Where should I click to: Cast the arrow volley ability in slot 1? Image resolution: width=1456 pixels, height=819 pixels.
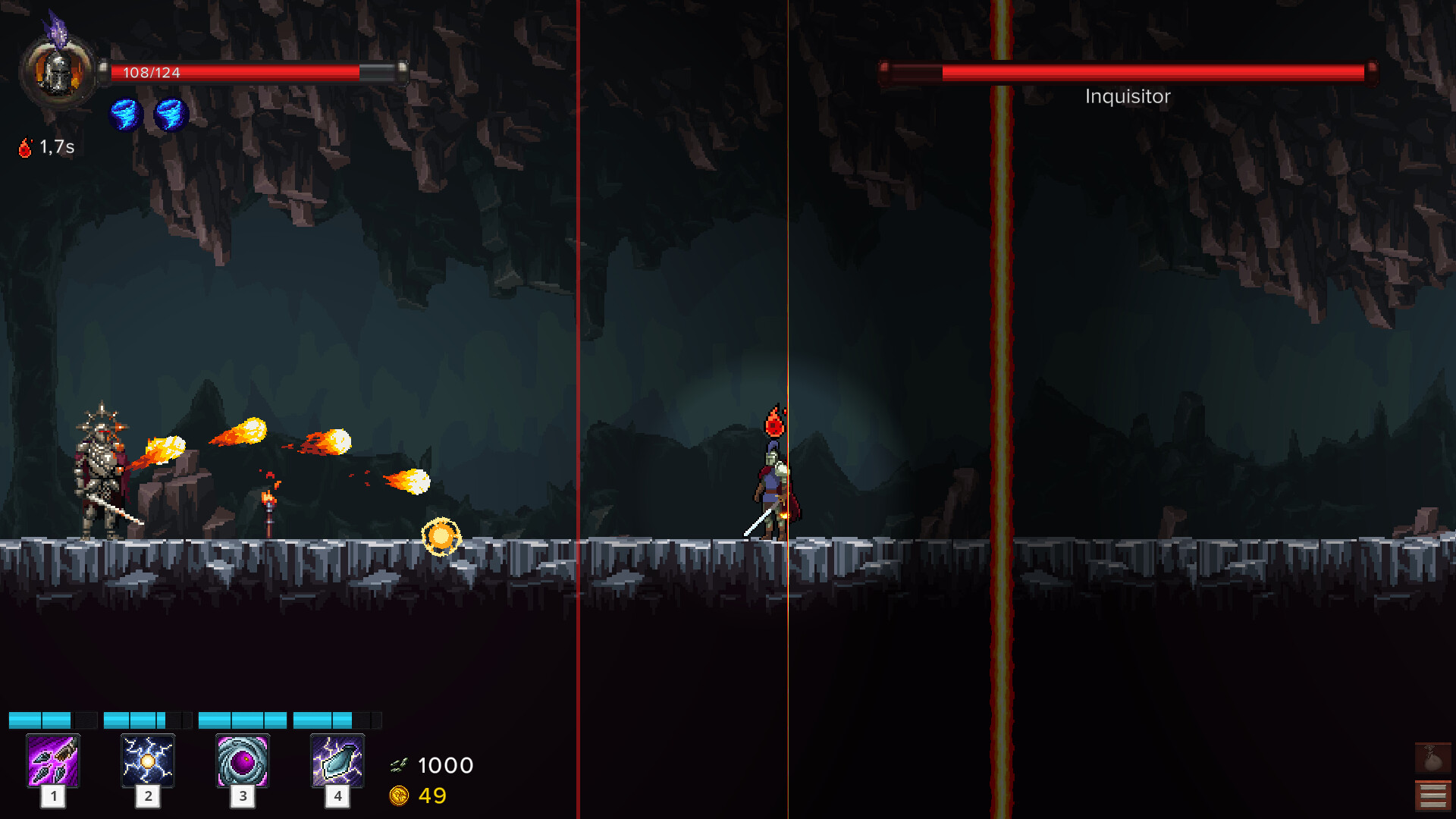pos(53,761)
